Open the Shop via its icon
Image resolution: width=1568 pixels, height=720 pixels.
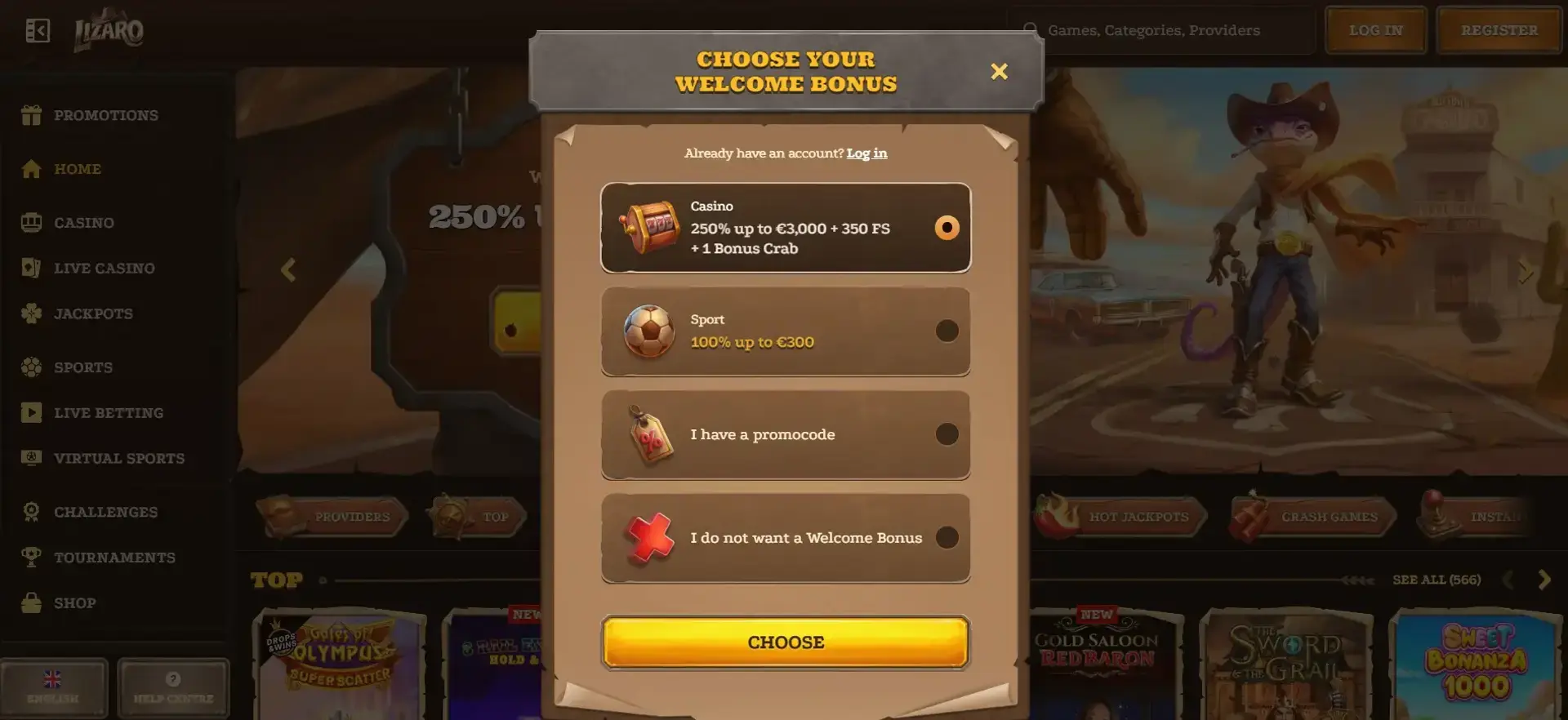(31, 602)
